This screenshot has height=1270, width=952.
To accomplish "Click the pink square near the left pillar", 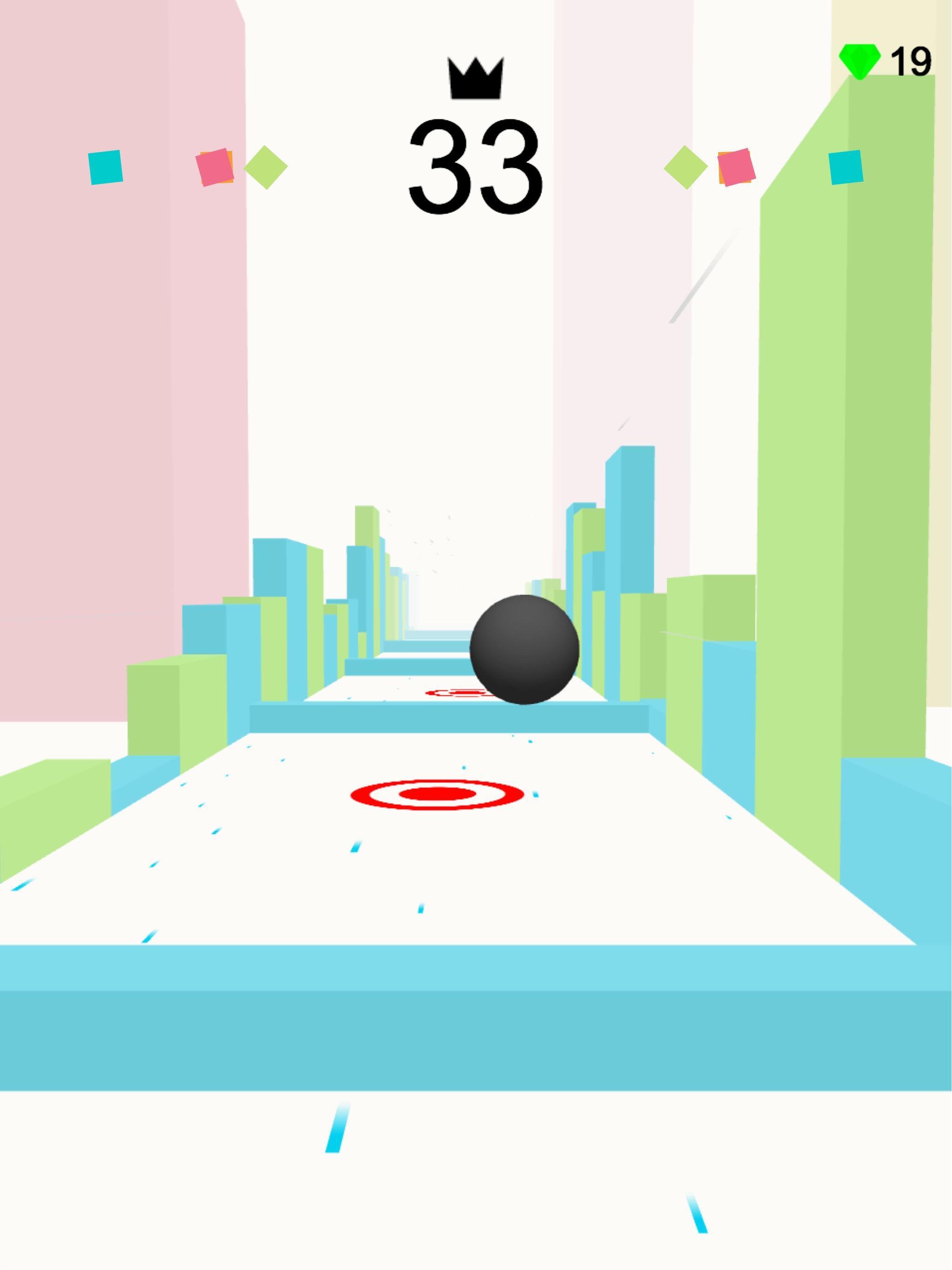I will (214, 166).
